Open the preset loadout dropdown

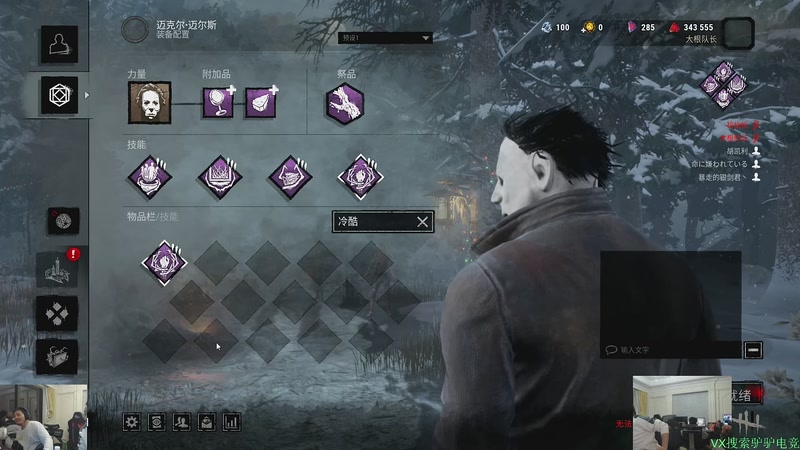[x=386, y=38]
